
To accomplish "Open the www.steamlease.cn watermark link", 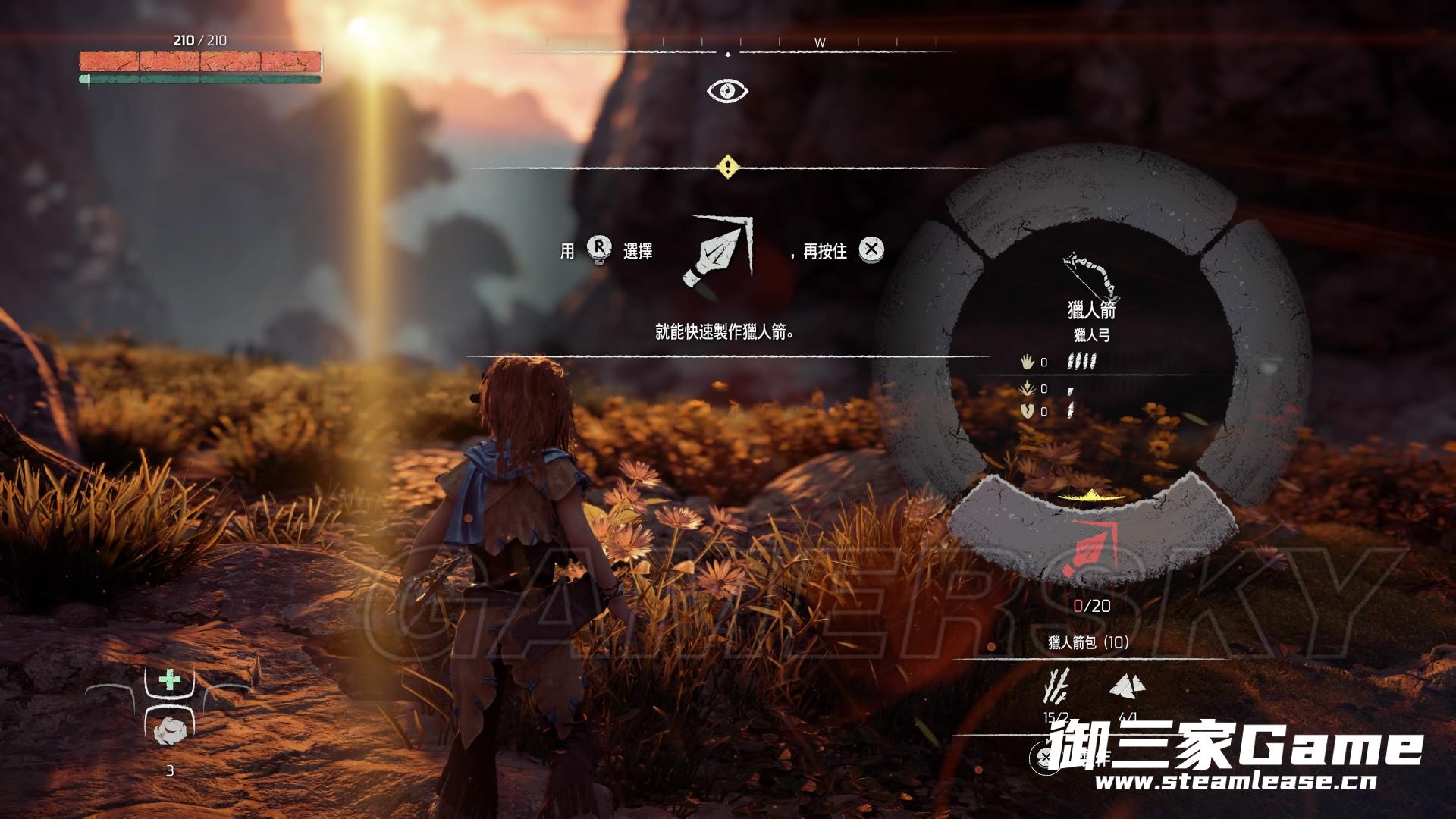I will pos(1235,782).
